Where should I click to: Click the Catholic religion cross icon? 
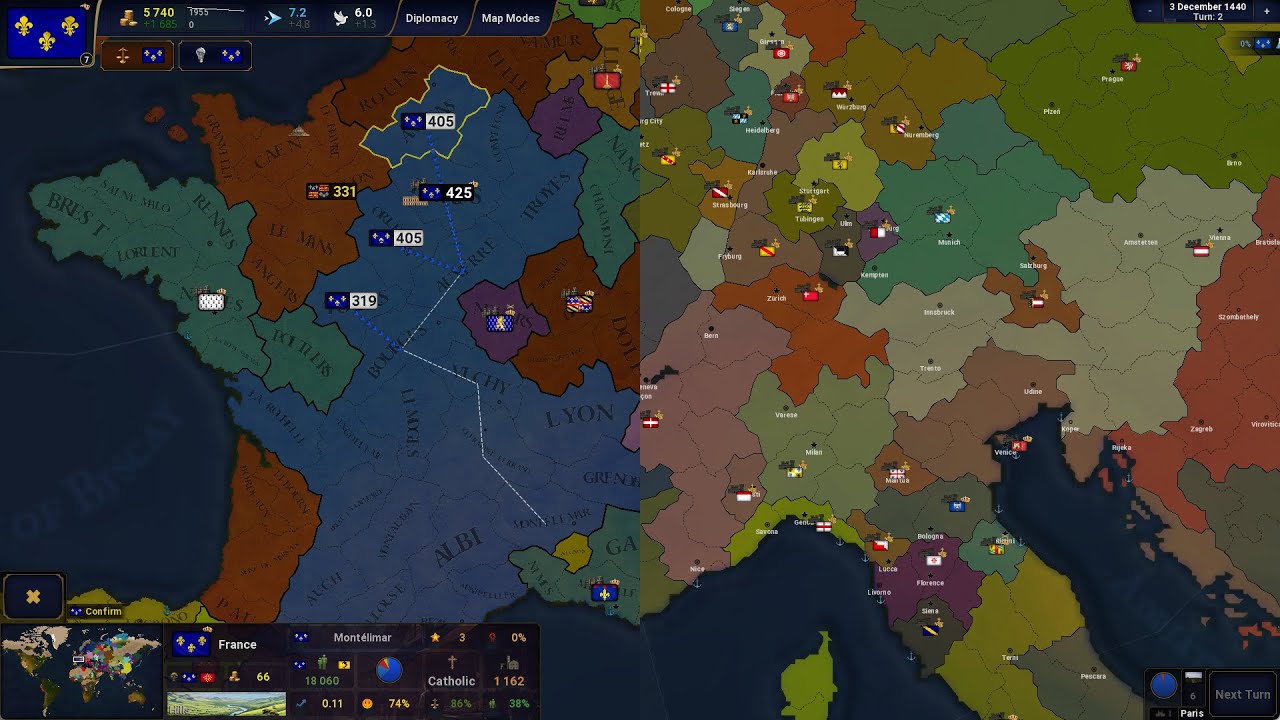coord(452,660)
